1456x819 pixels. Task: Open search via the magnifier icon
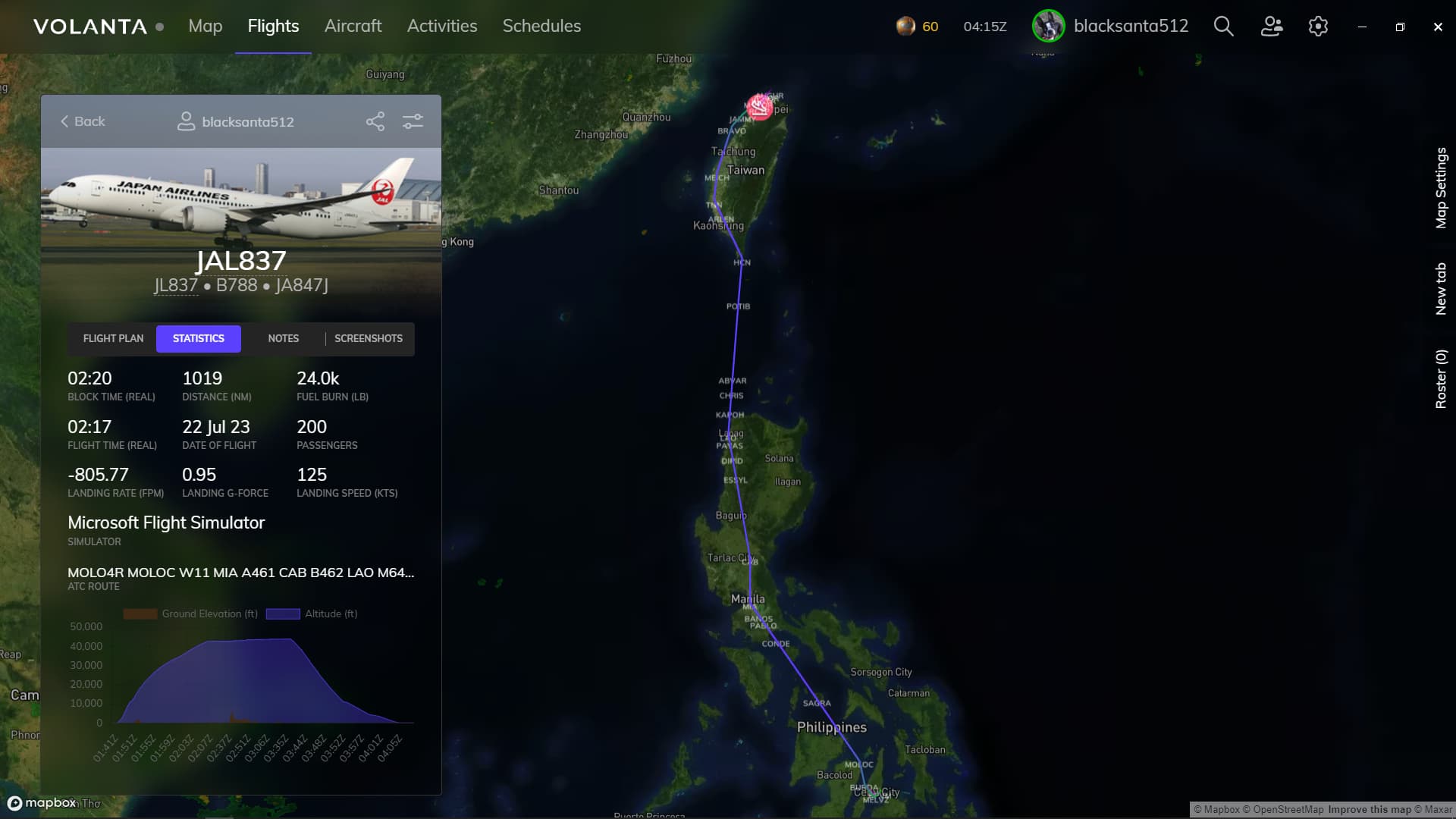click(x=1222, y=26)
